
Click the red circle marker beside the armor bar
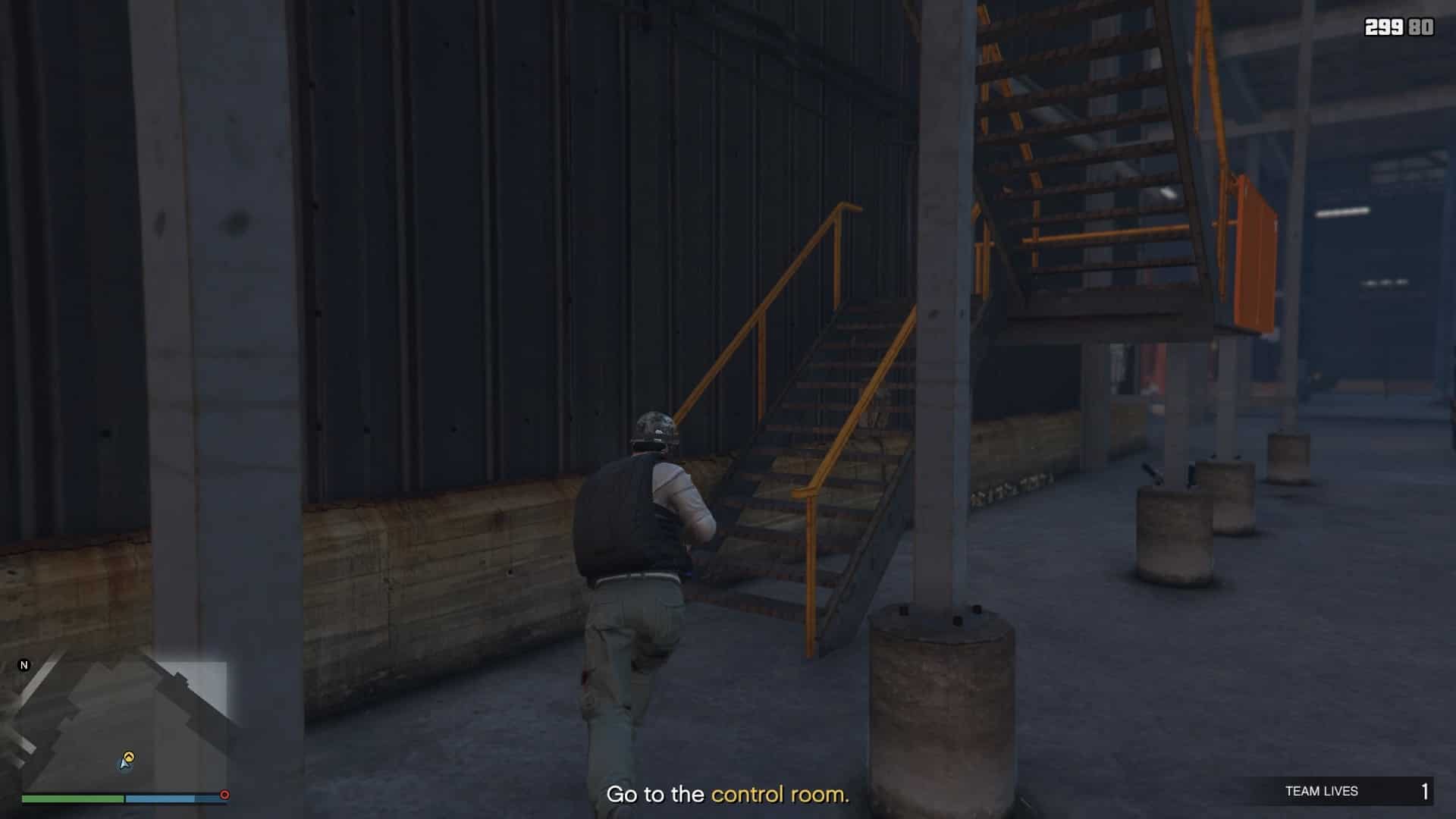coord(224,795)
